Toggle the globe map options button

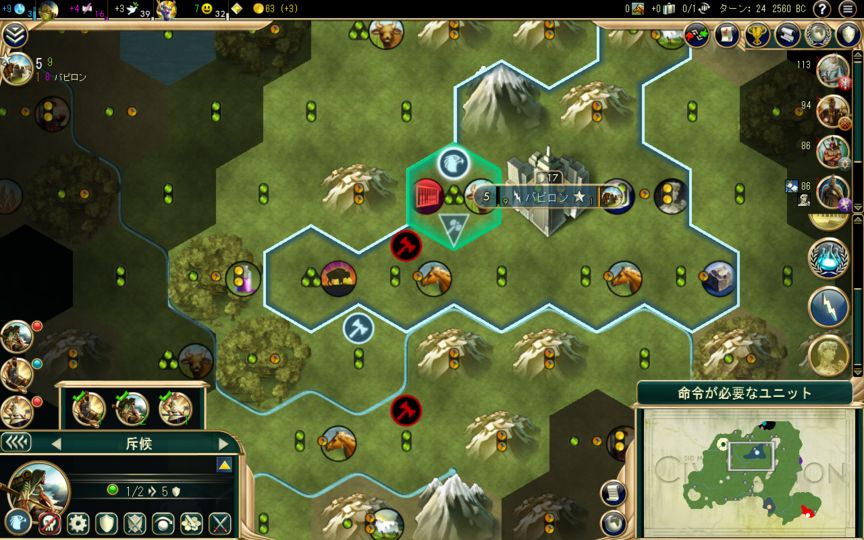pyautogui.click(x=614, y=521)
